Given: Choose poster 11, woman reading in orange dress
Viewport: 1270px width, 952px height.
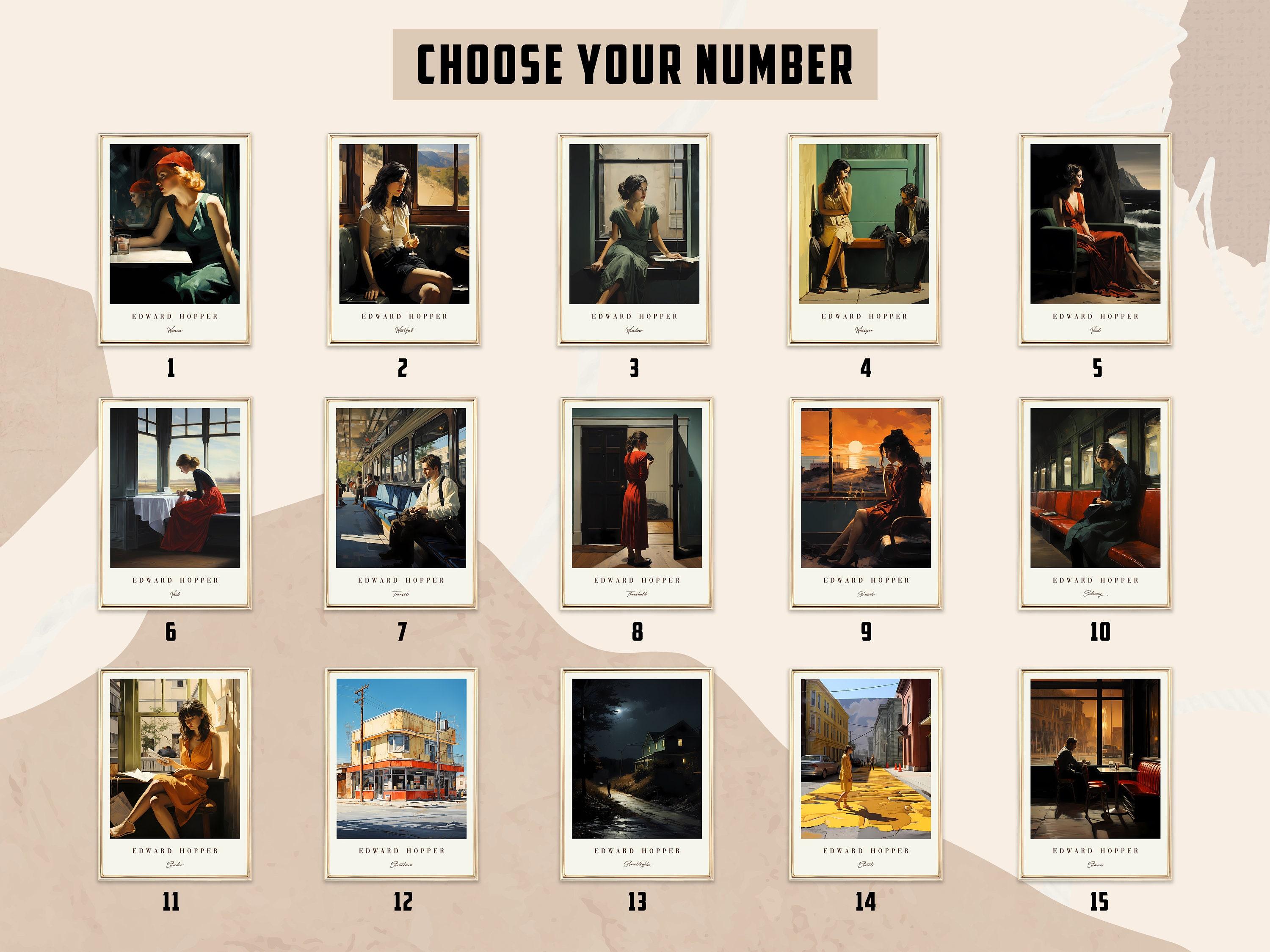Looking at the screenshot, I should coord(174,759).
